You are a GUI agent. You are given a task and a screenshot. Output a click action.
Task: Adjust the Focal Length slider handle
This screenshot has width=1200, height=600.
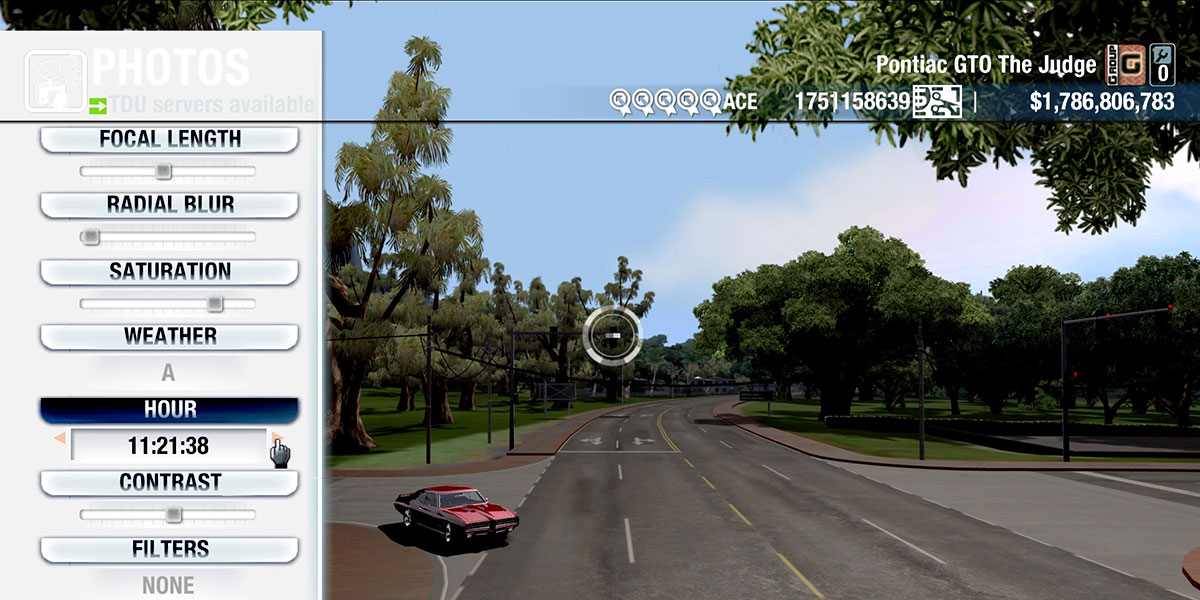(x=163, y=171)
